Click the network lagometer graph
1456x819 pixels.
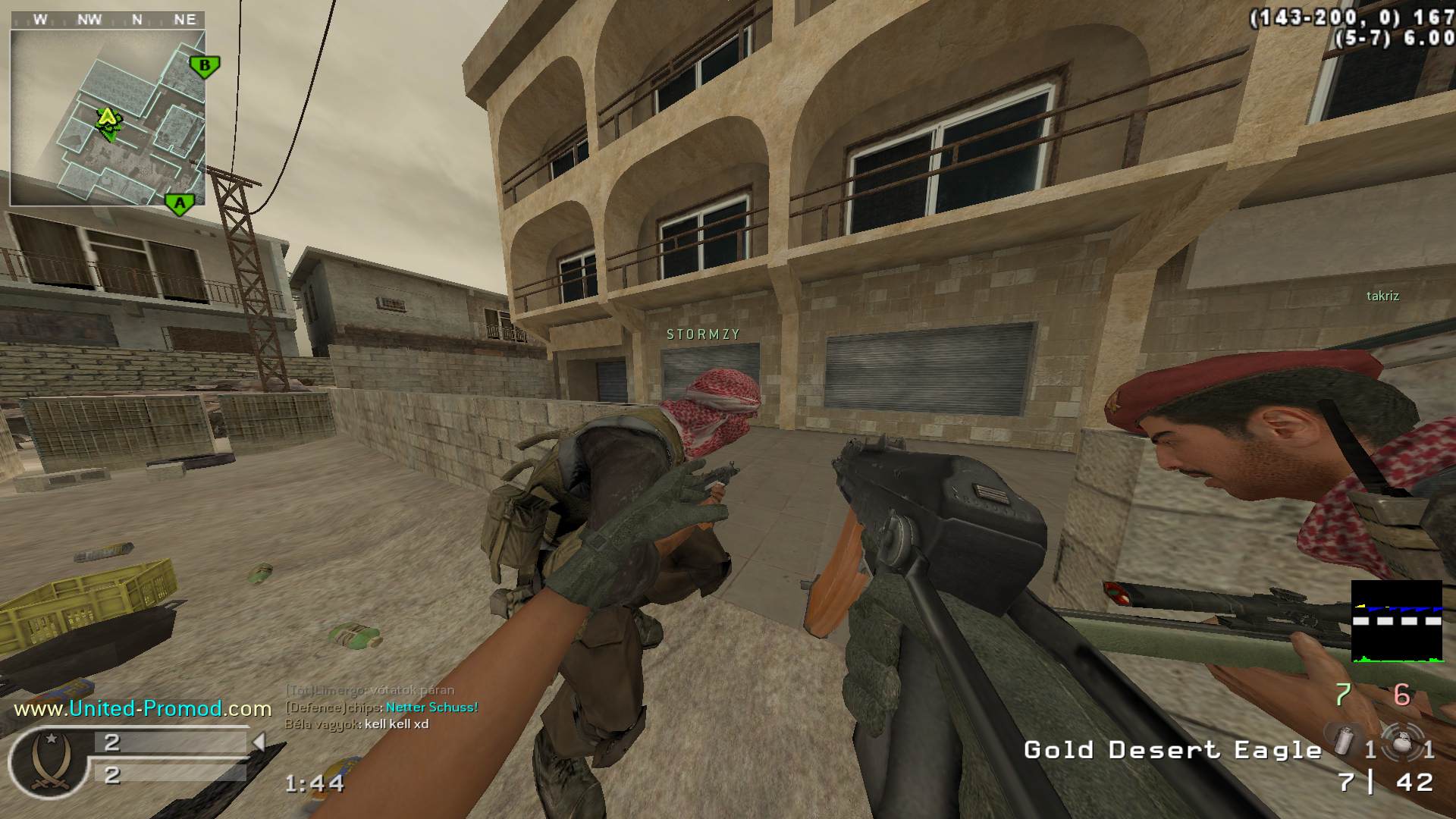click(1396, 622)
